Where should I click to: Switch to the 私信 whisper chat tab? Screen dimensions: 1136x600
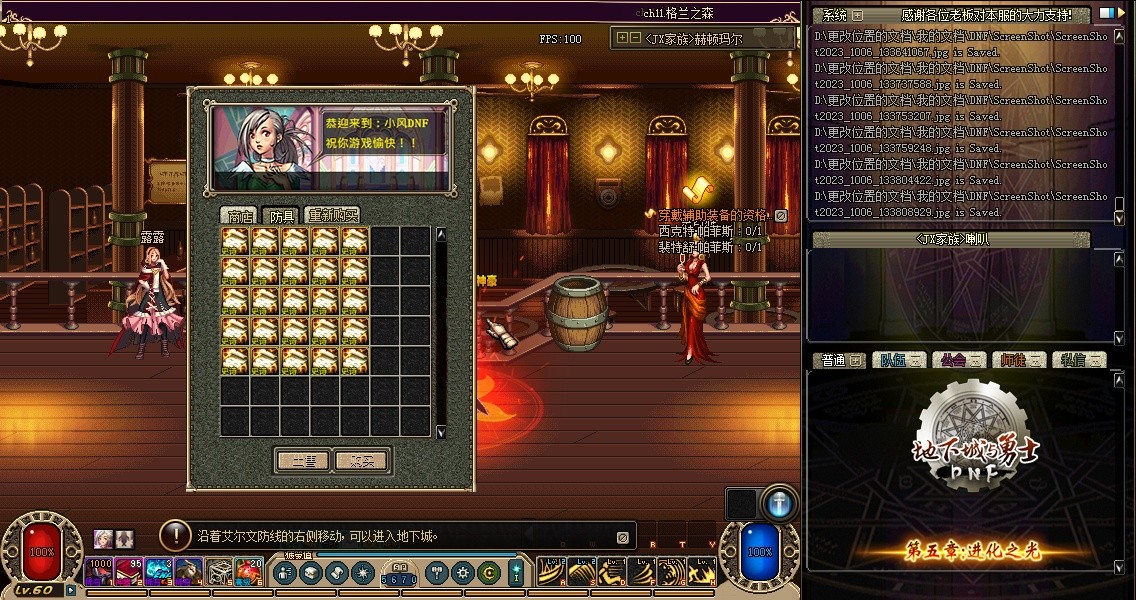click(1078, 360)
